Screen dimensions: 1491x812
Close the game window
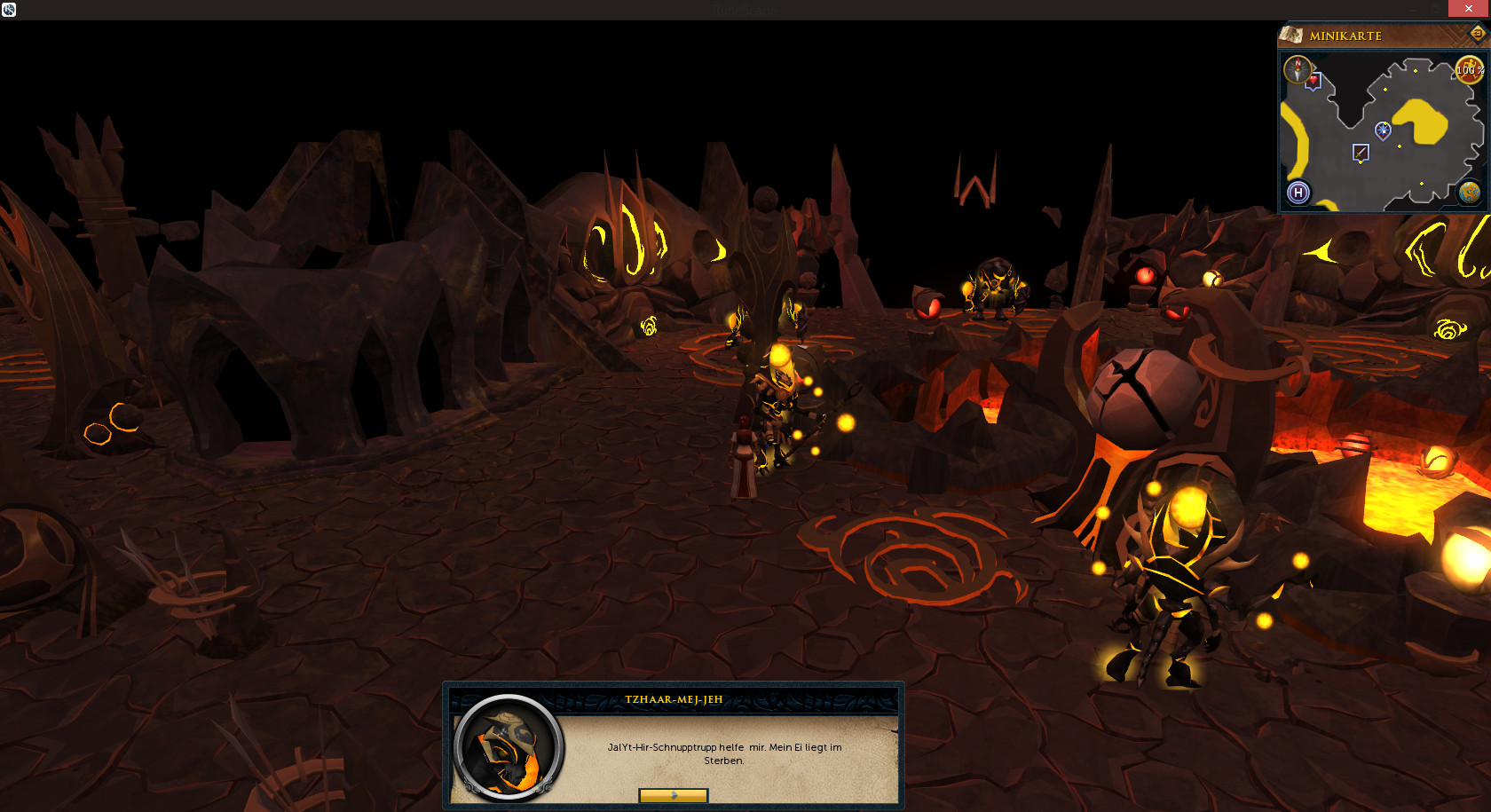click(1469, 8)
